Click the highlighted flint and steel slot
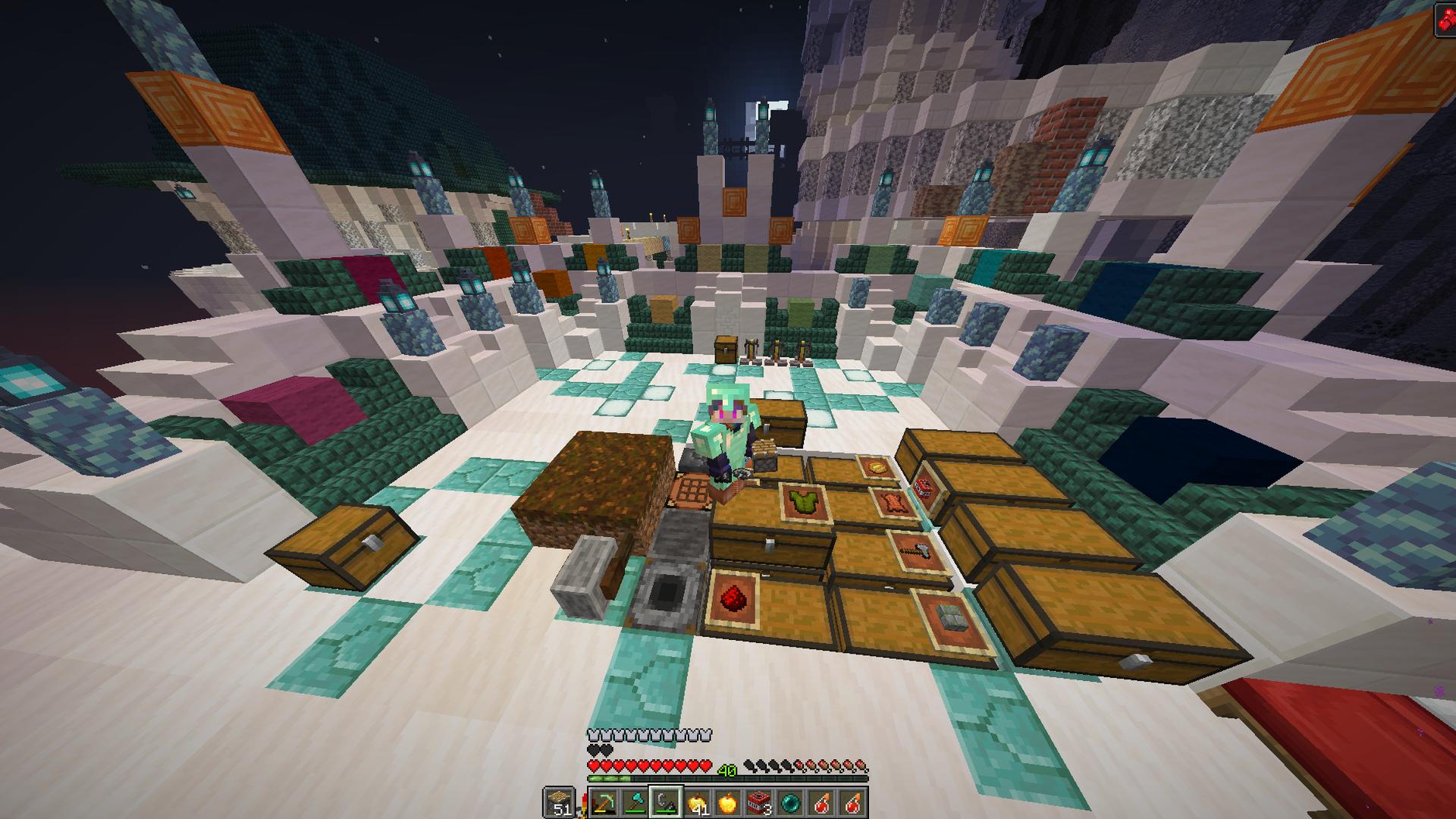The width and height of the screenshot is (1456, 819). [x=666, y=802]
